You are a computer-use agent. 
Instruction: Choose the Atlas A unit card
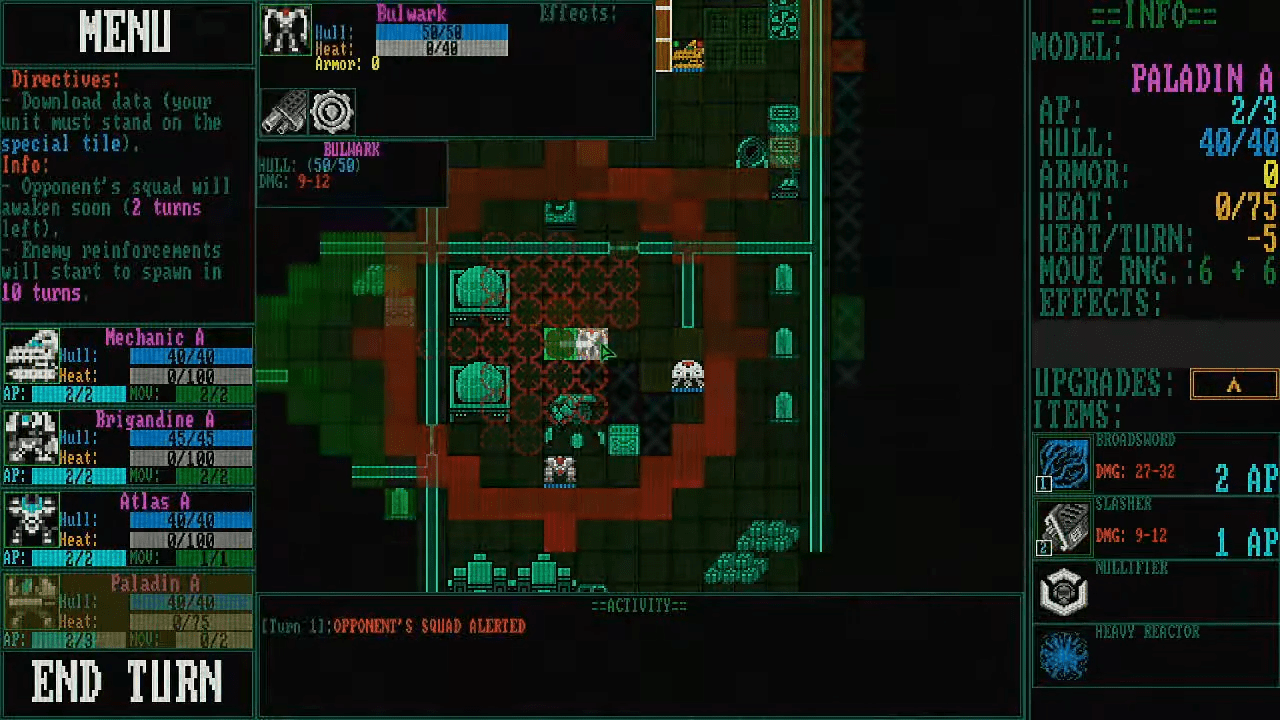127,530
